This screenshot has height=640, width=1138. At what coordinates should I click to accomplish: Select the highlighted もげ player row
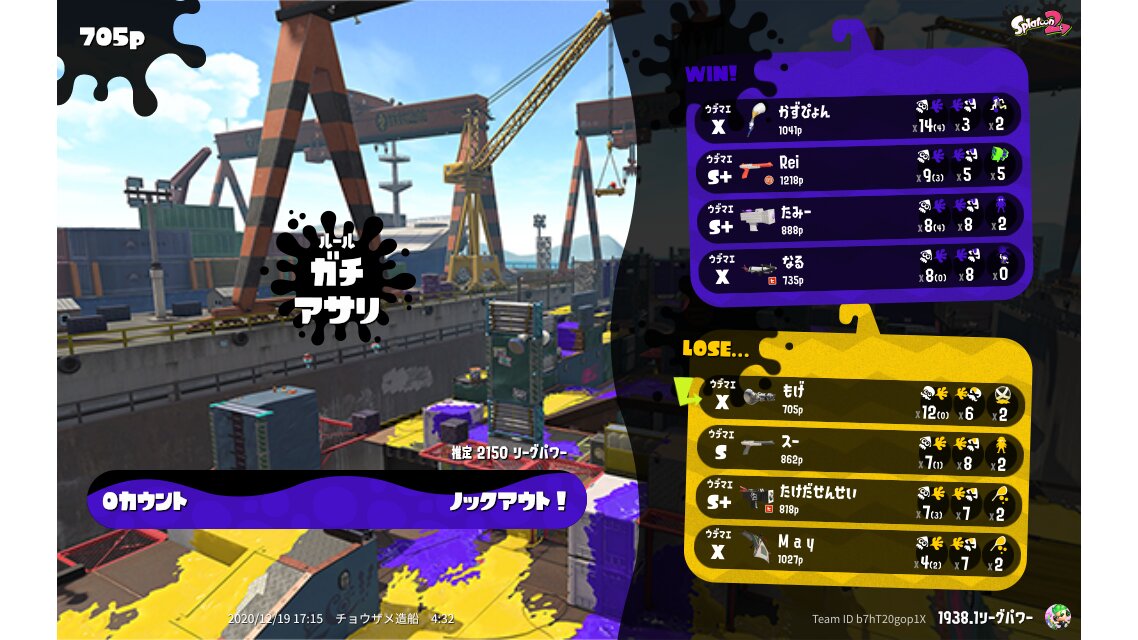click(x=860, y=401)
